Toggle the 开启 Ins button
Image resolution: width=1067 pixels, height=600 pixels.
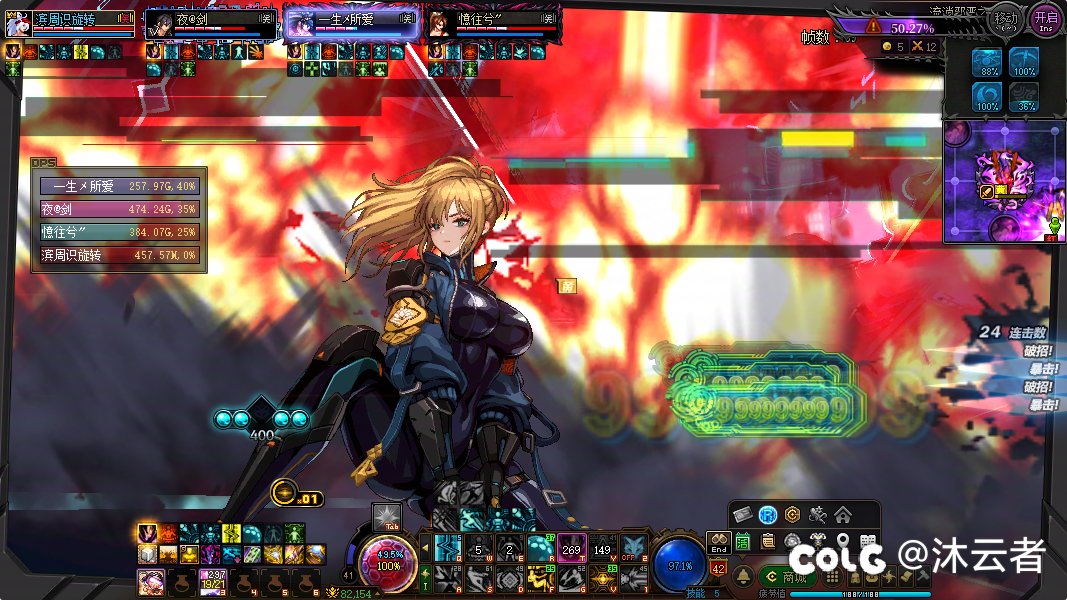pos(1045,18)
